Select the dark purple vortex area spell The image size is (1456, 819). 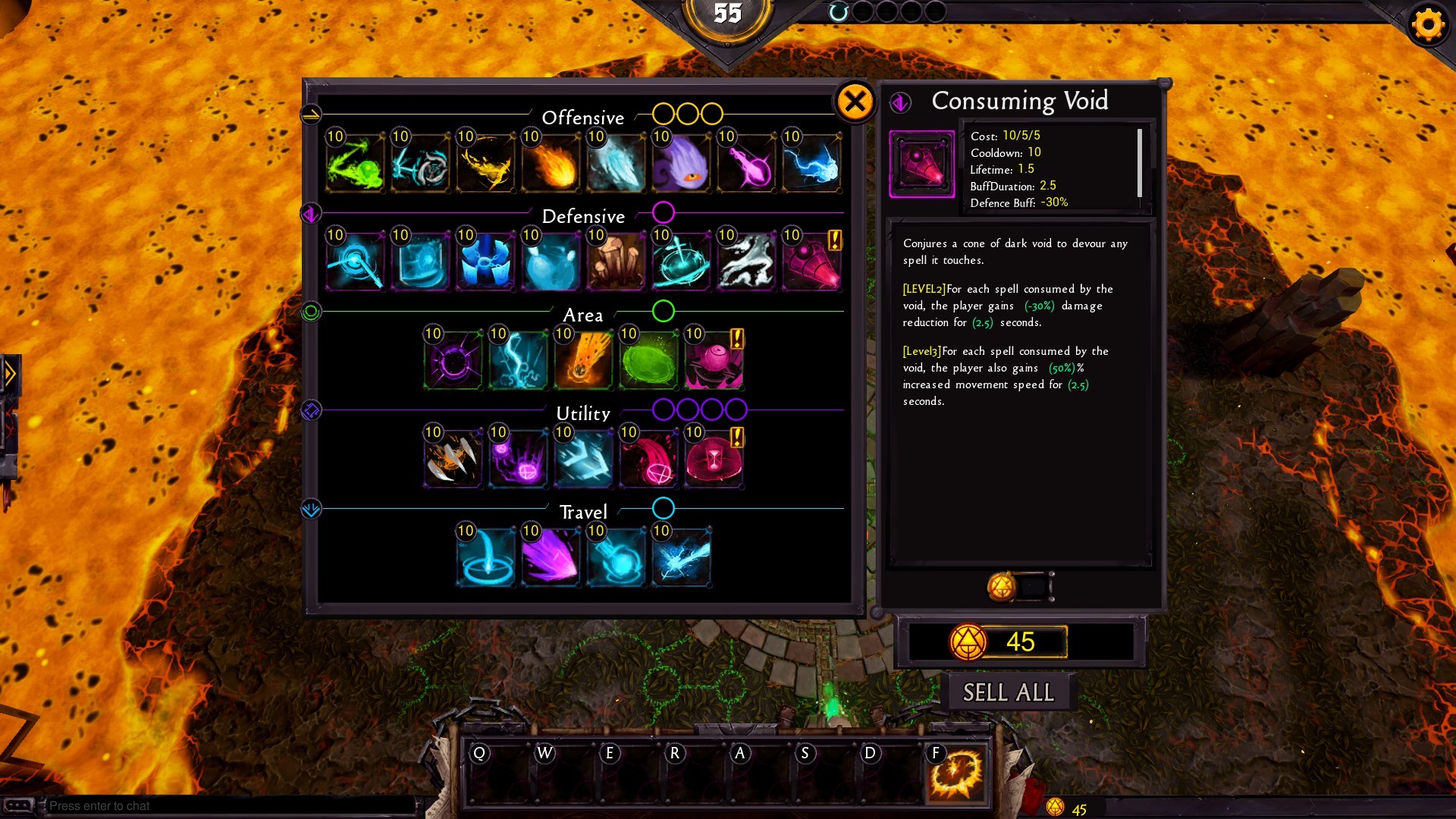453,360
